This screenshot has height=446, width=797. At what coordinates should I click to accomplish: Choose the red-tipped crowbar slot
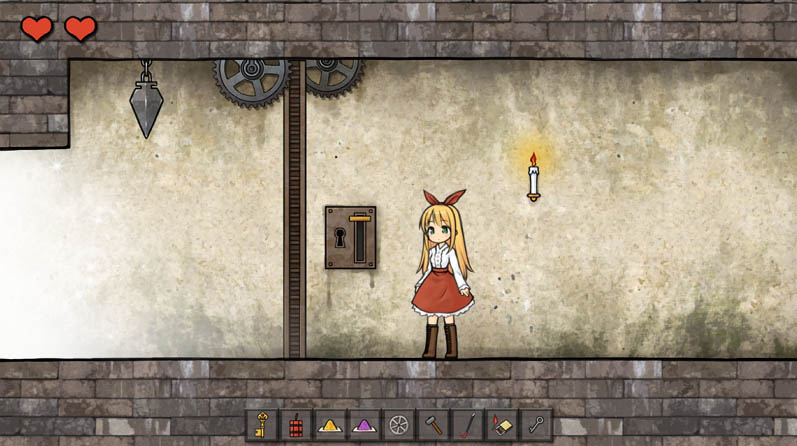[467, 424]
